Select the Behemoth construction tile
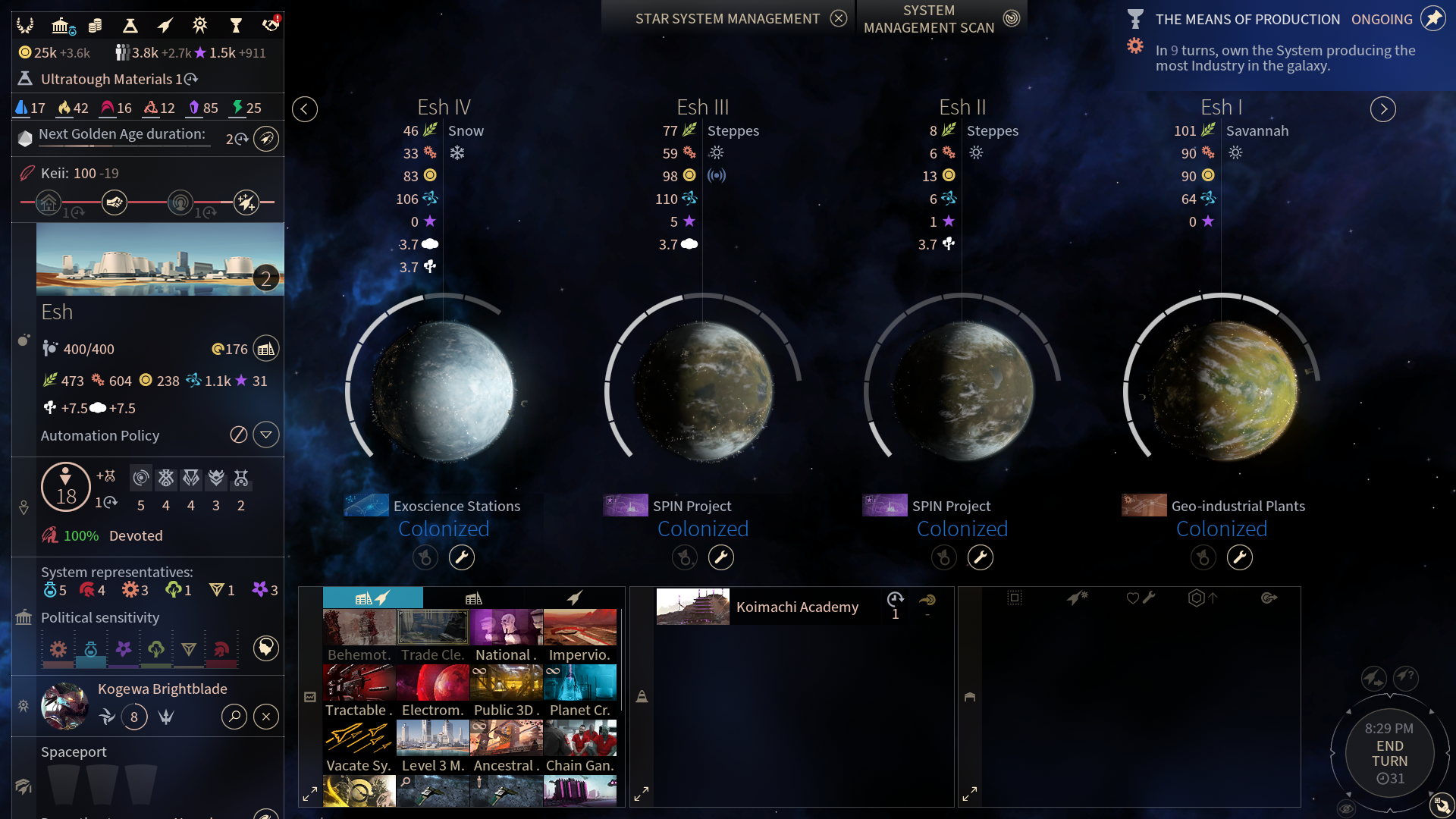1456x819 pixels. point(359,635)
